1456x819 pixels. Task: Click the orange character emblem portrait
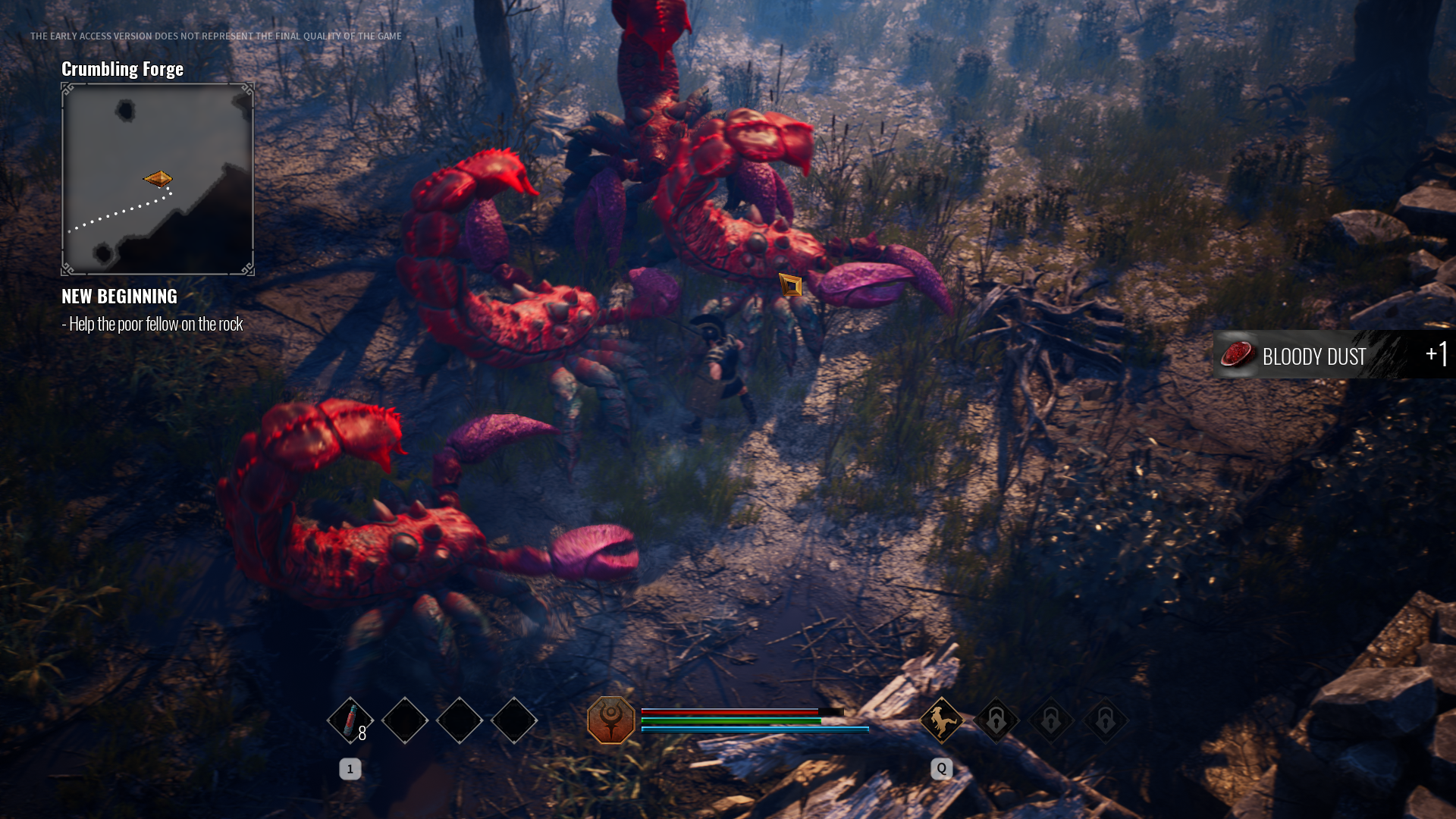[611, 720]
